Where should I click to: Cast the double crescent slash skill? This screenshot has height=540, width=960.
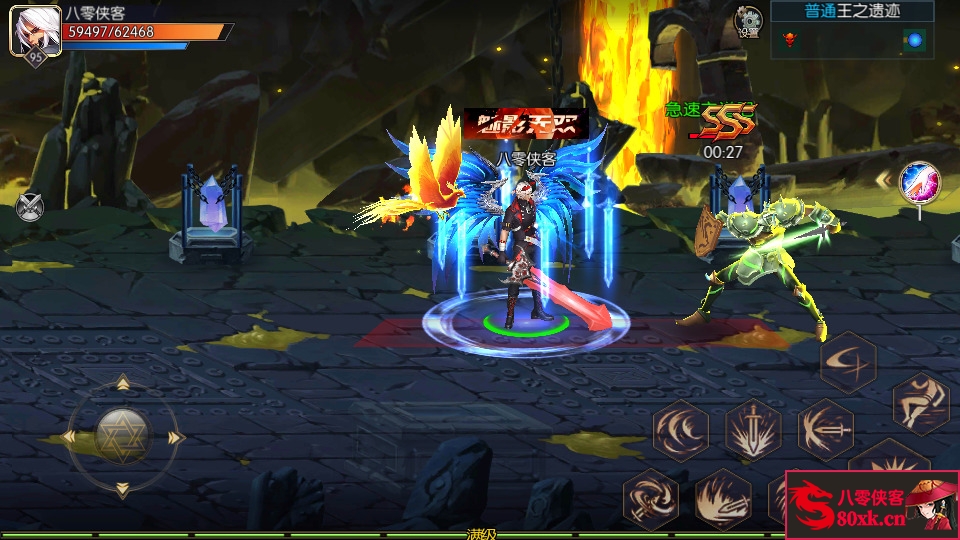tap(682, 430)
